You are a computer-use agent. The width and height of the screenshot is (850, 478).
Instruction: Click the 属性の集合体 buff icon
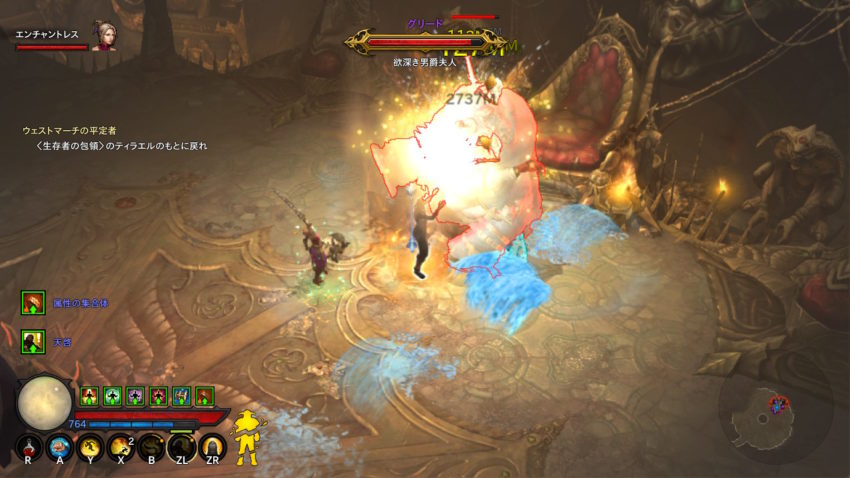34,303
